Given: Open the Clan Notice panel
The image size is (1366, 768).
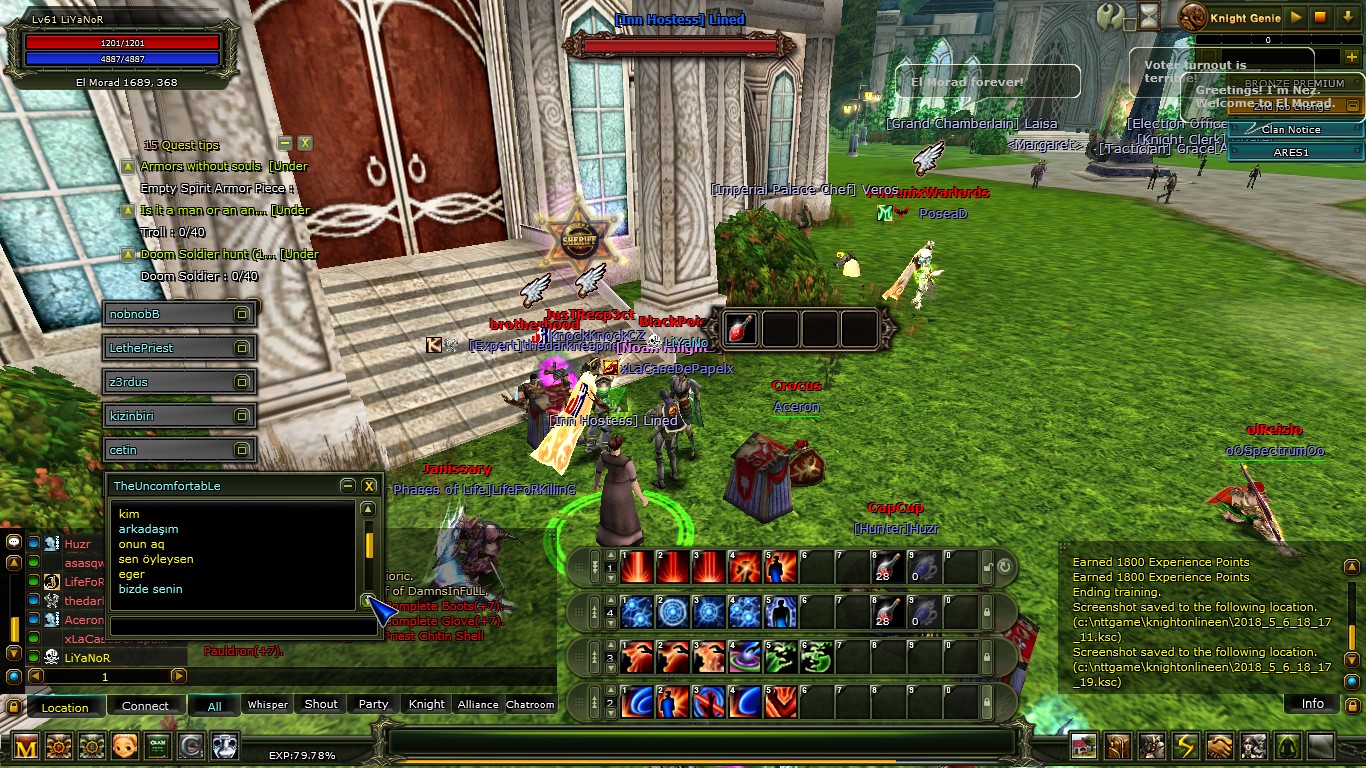Looking at the screenshot, I should (x=1290, y=130).
